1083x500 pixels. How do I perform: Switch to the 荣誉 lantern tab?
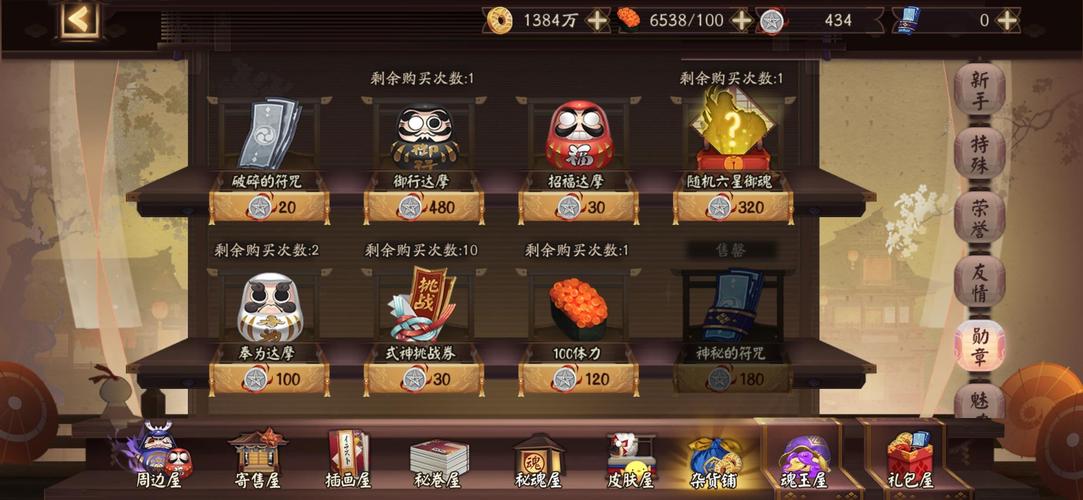coord(979,217)
